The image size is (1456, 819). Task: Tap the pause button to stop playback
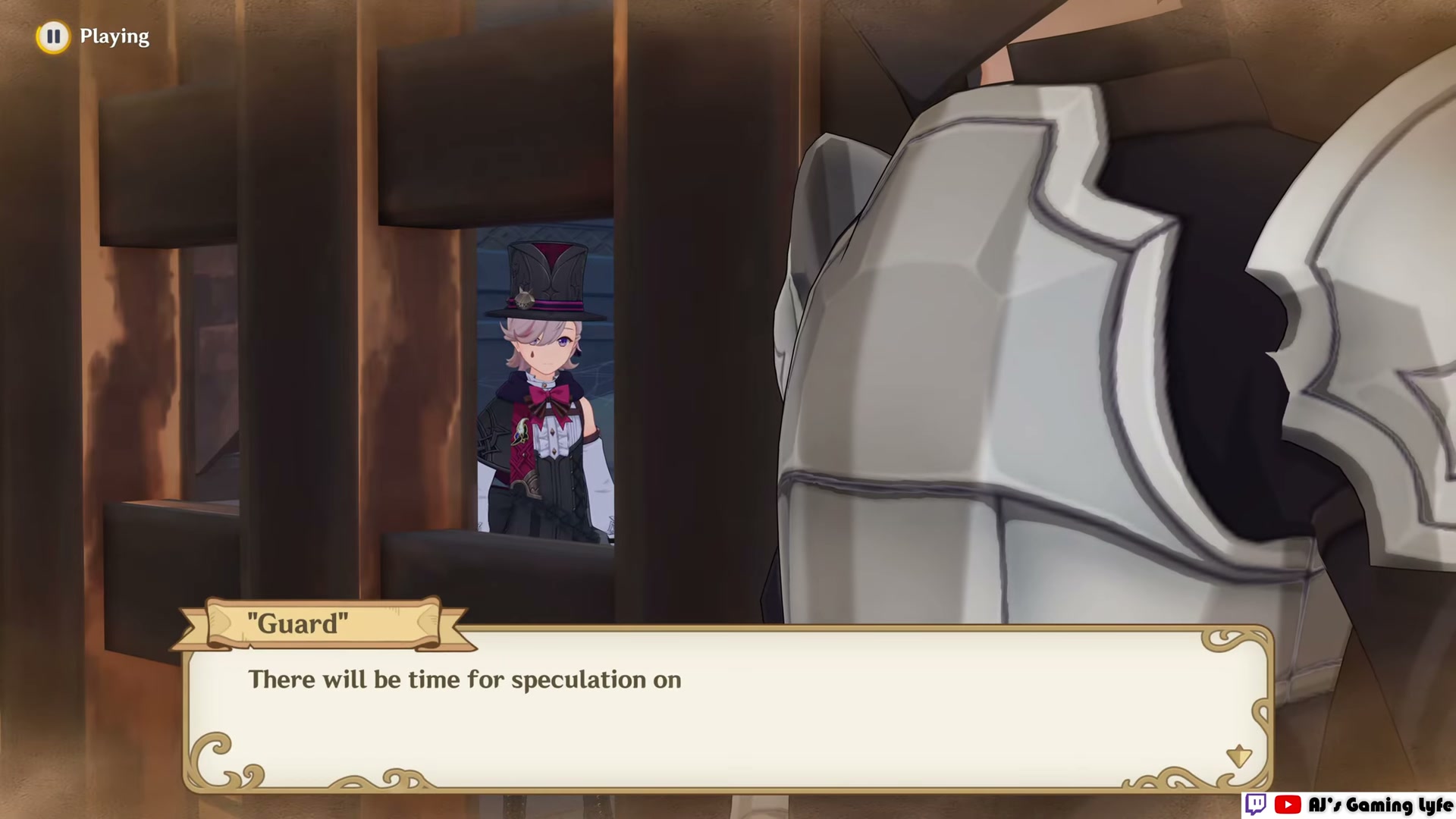tap(53, 36)
